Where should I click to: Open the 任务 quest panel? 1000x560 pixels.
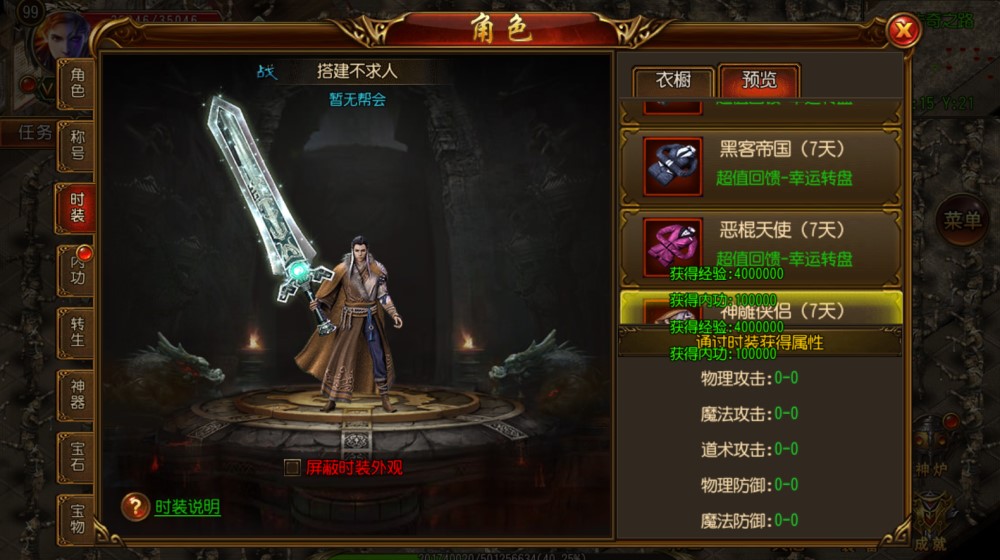[x=35, y=133]
